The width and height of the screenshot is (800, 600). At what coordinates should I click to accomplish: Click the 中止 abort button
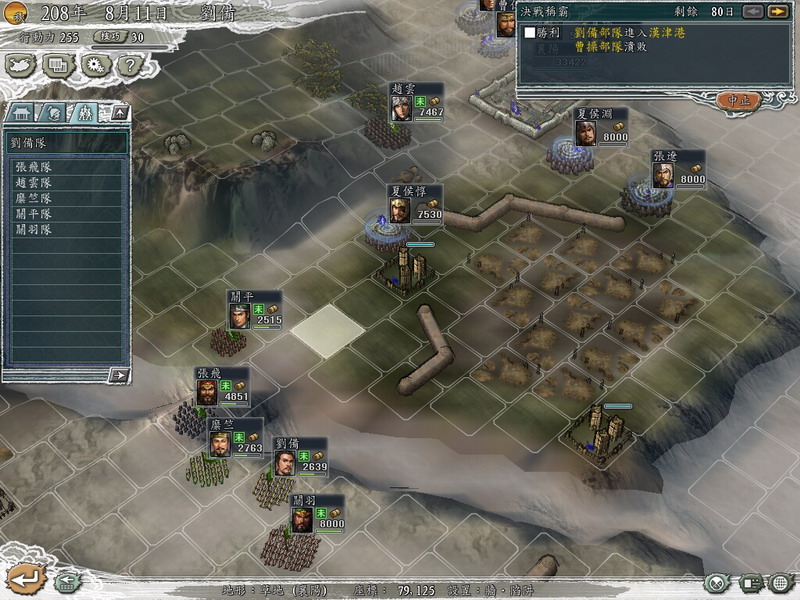click(739, 100)
